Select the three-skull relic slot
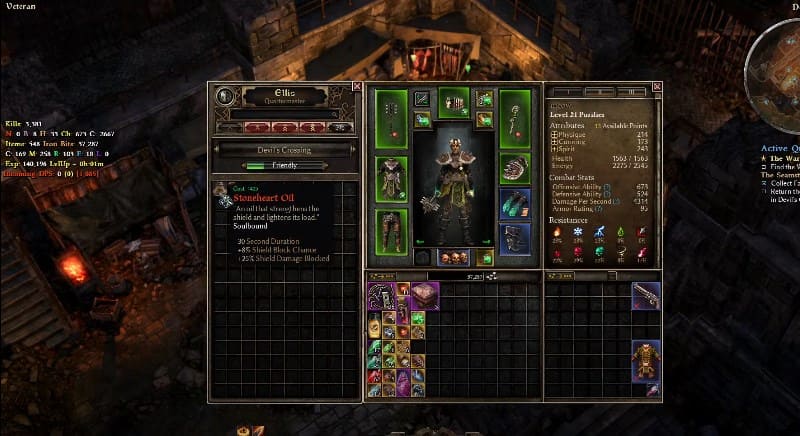Viewport: 800px width, 436px height. pos(453,257)
